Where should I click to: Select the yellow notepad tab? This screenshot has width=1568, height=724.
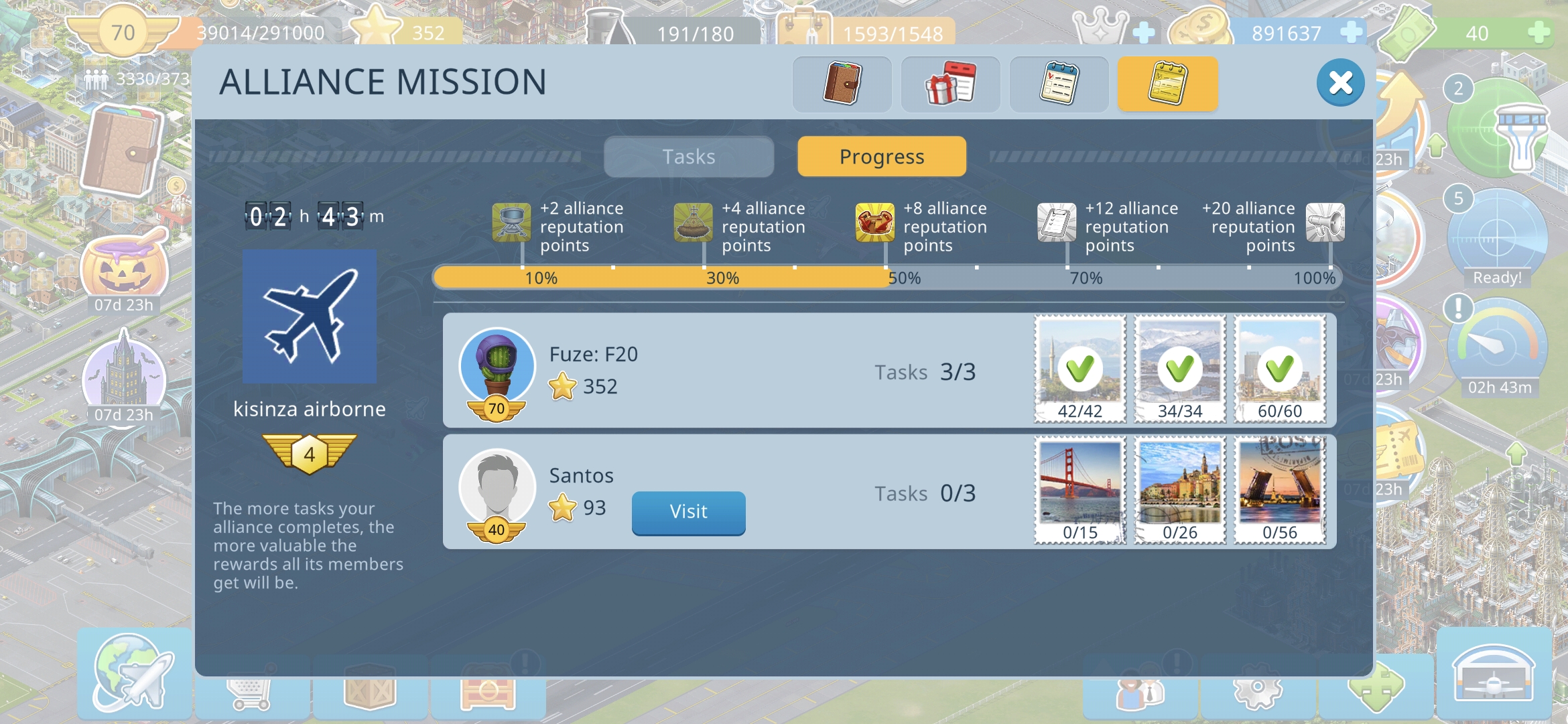pos(1167,84)
